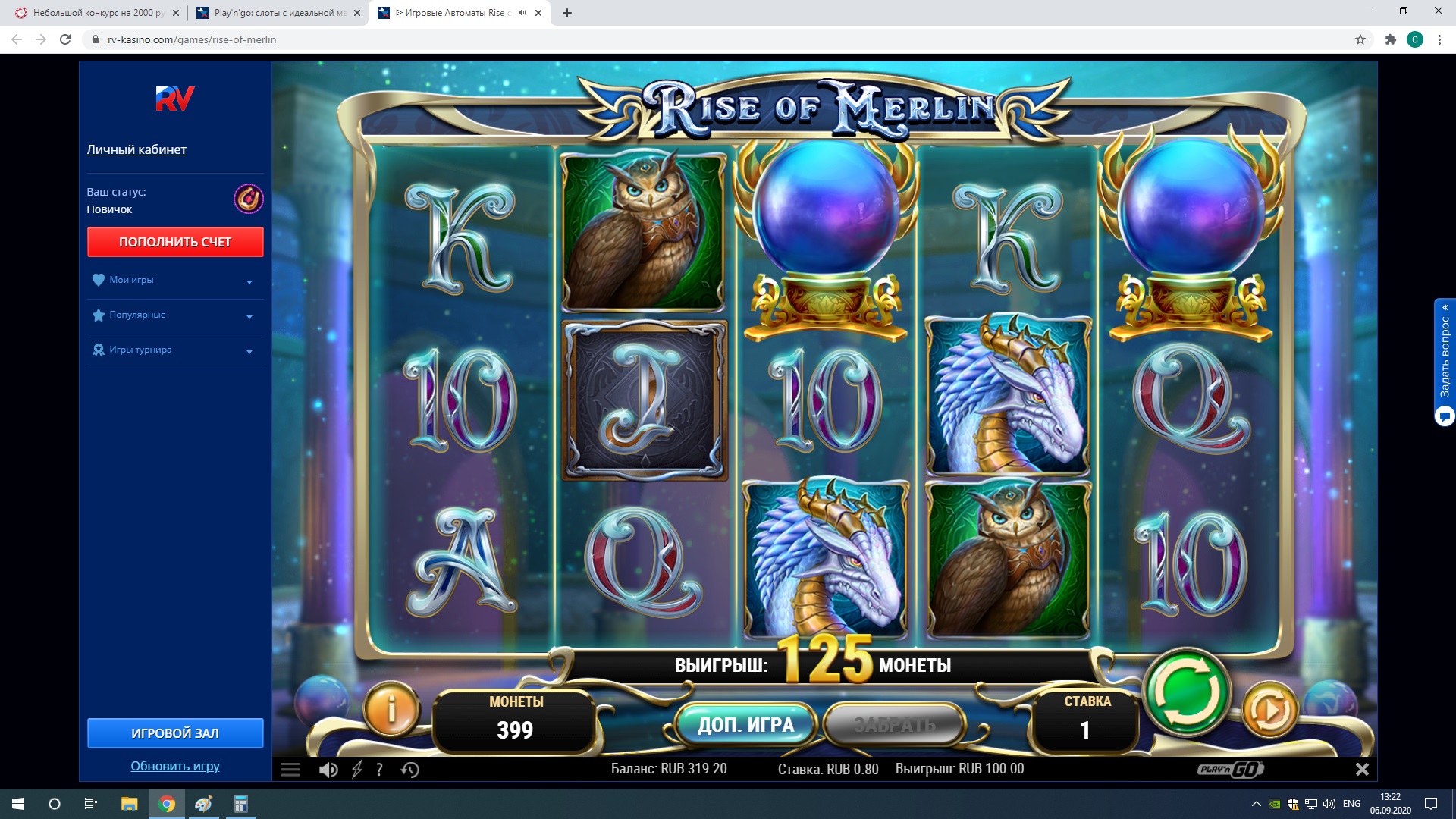Spin the reels with the green button

(x=1187, y=692)
